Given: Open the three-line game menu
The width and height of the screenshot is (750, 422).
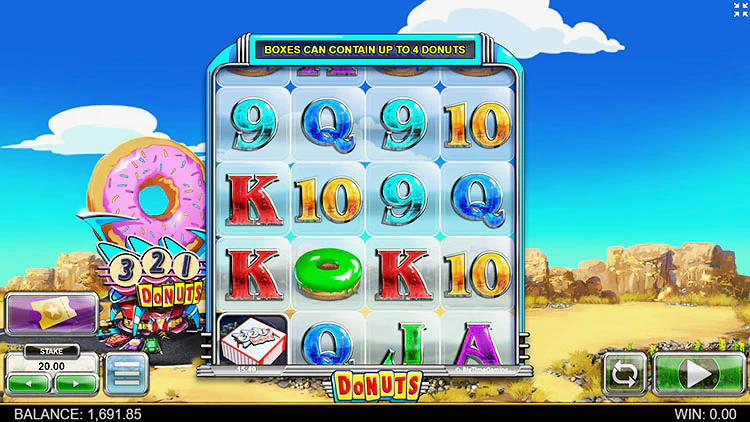Looking at the screenshot, I should click(126, 374).
